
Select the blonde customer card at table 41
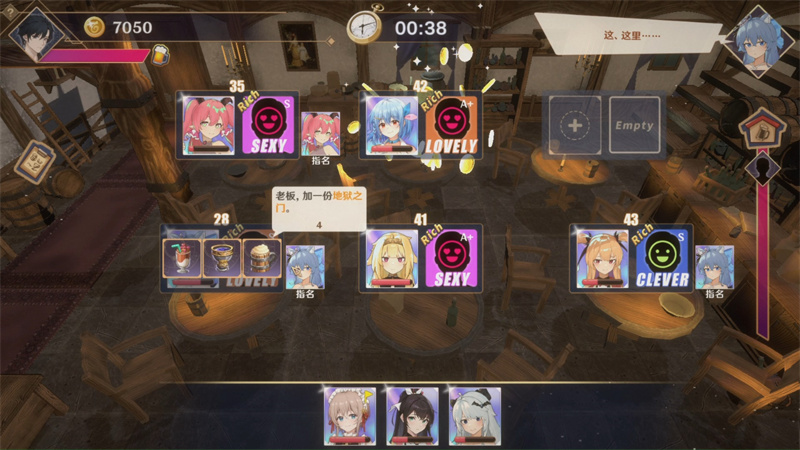[392, 260]
